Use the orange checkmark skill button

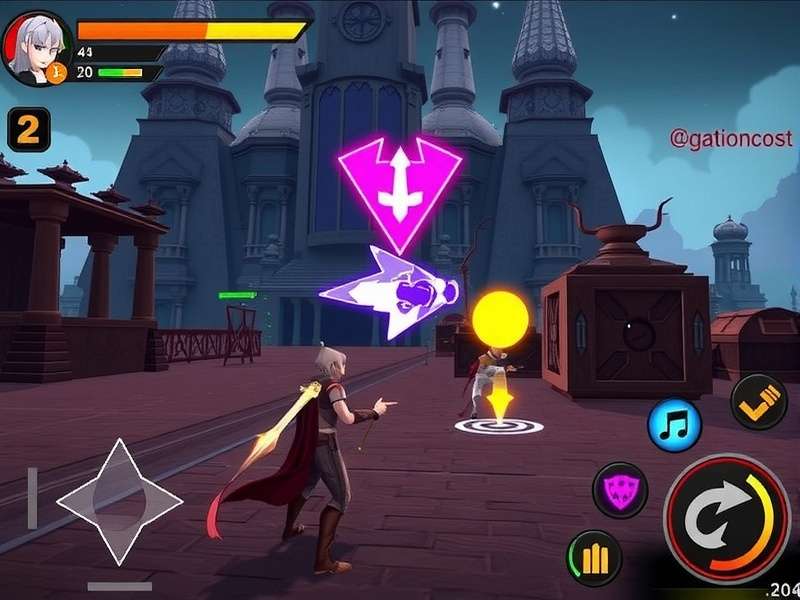tap(759, 402)
